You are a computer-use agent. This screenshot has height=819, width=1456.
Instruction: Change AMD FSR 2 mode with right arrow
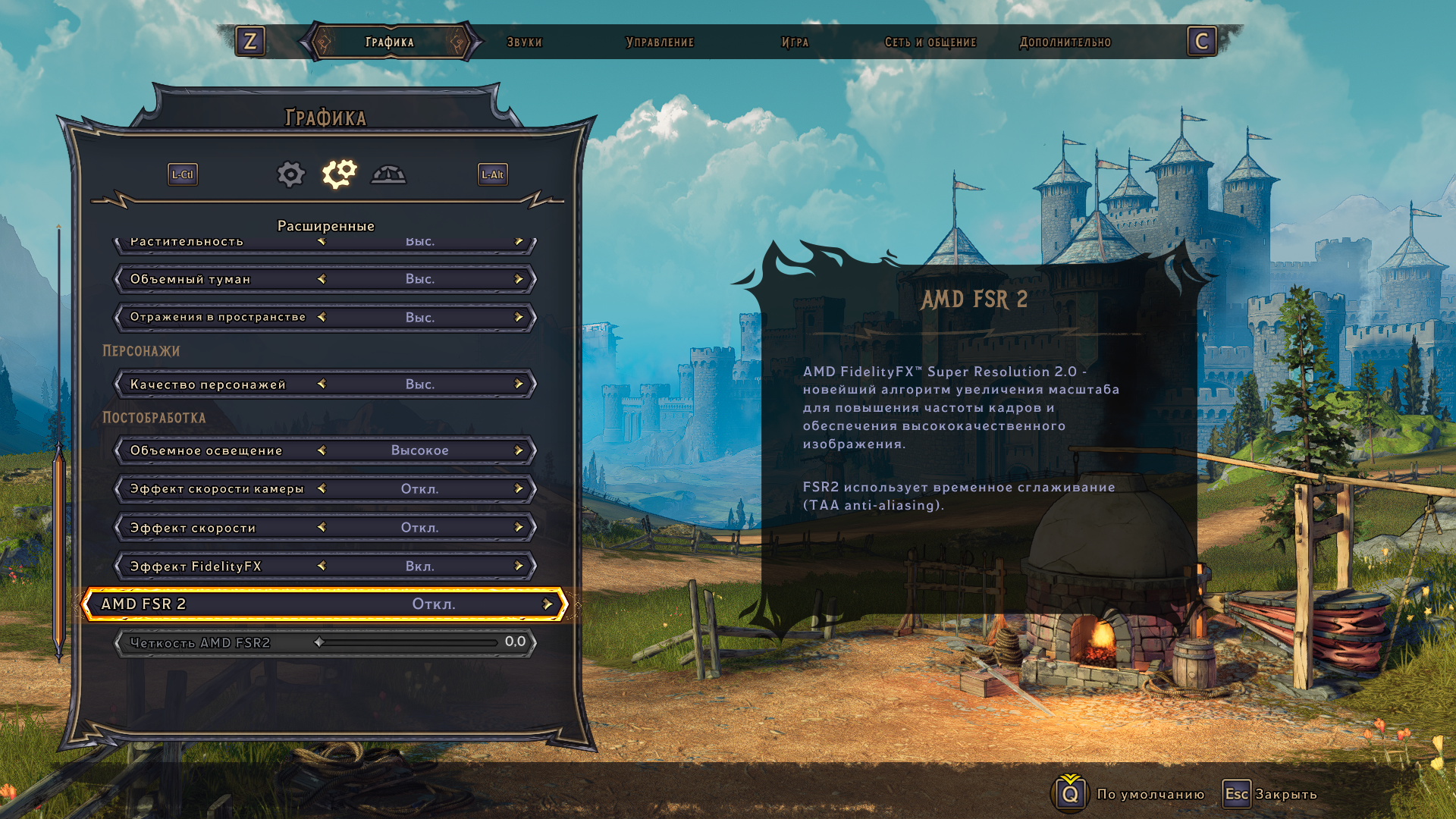[x=548, y=604]
